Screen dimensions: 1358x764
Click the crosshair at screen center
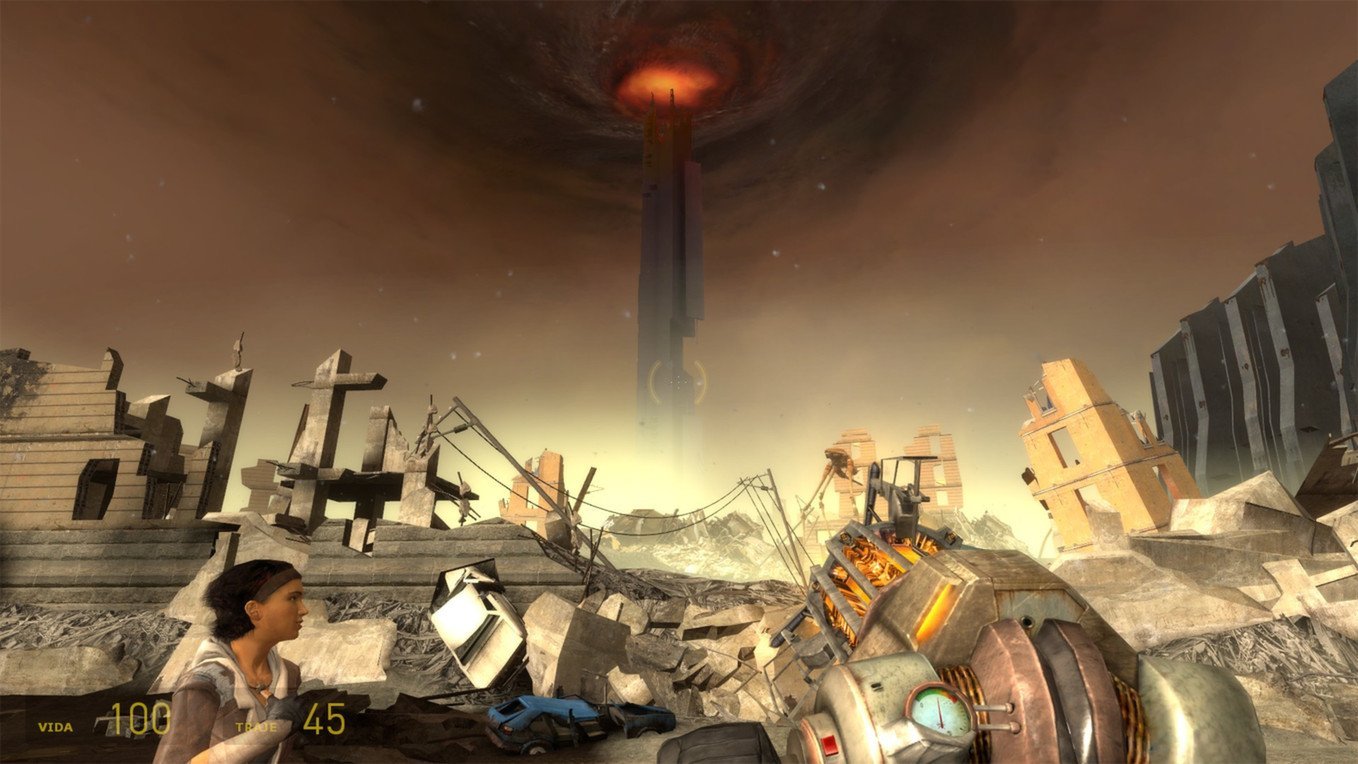(679, 382)
